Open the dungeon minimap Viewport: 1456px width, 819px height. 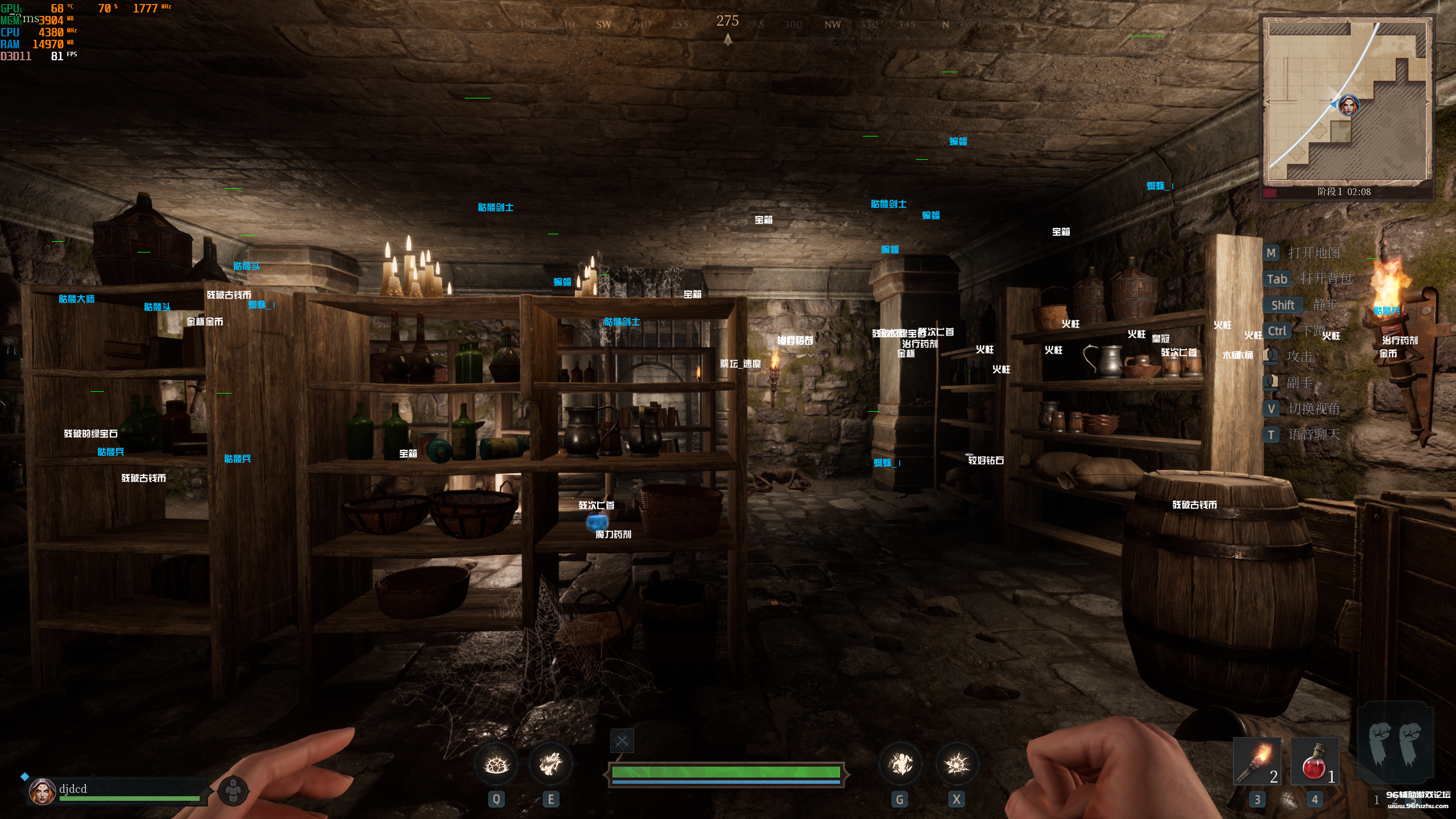point(1346,102)
